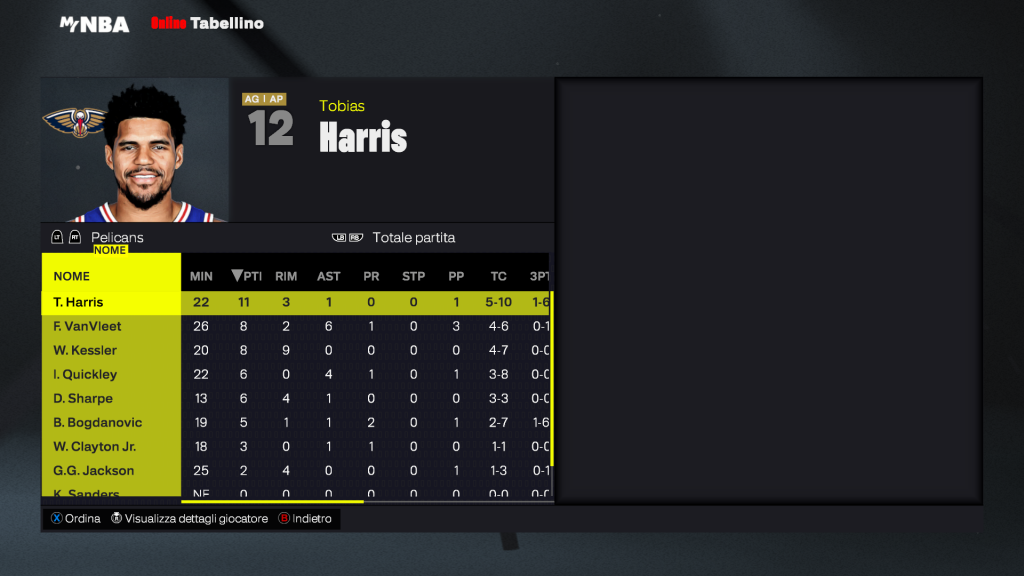Change period with Totale partita selector
Image resolution: width=1024 pixels, height=576 pixels.
[x=413, y=238]
